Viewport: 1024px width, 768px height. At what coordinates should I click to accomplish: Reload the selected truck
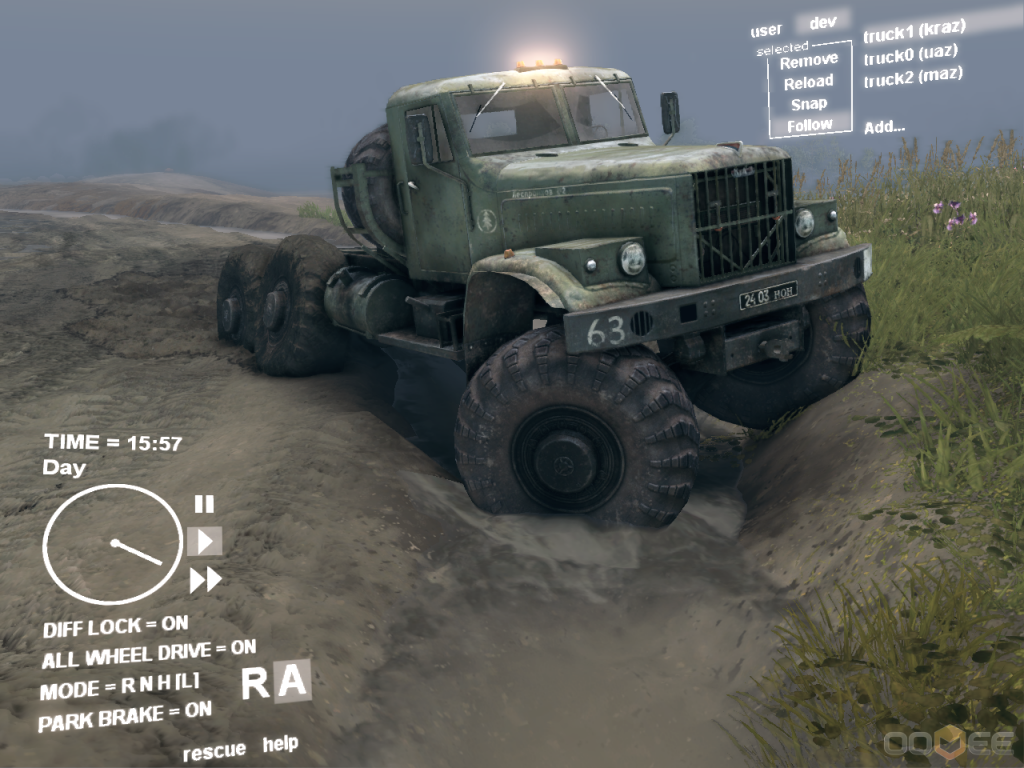click(809, 82)
